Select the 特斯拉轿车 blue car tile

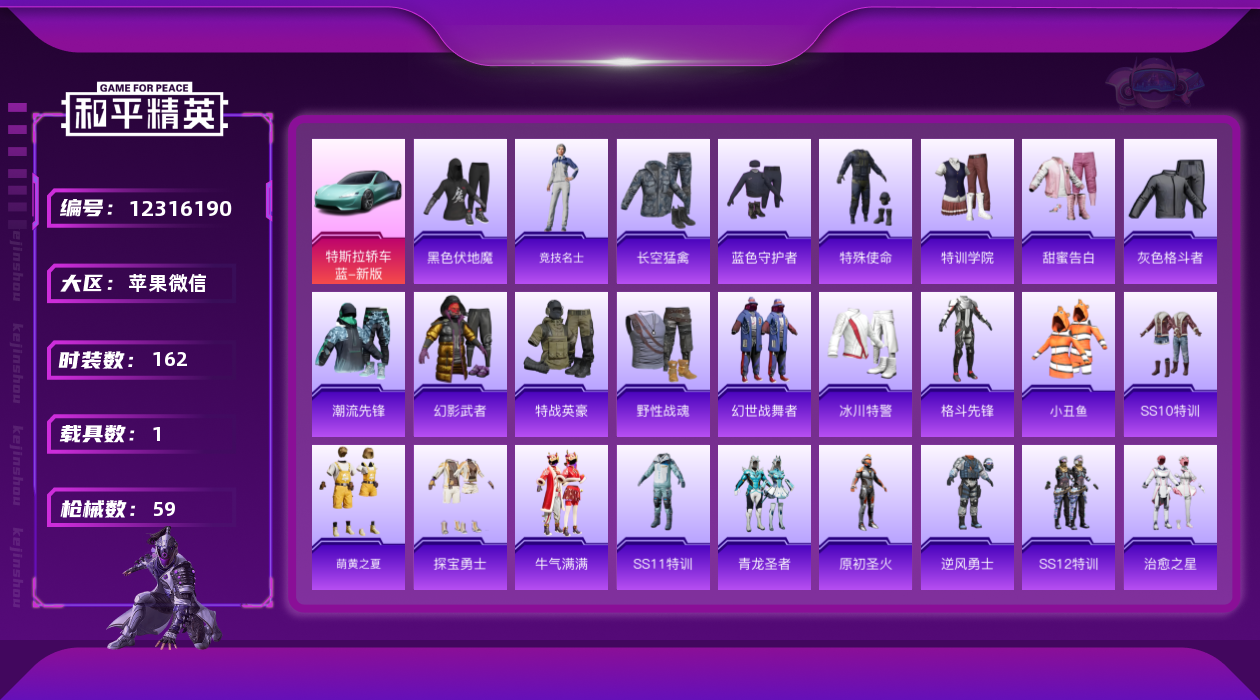[358, 211]
